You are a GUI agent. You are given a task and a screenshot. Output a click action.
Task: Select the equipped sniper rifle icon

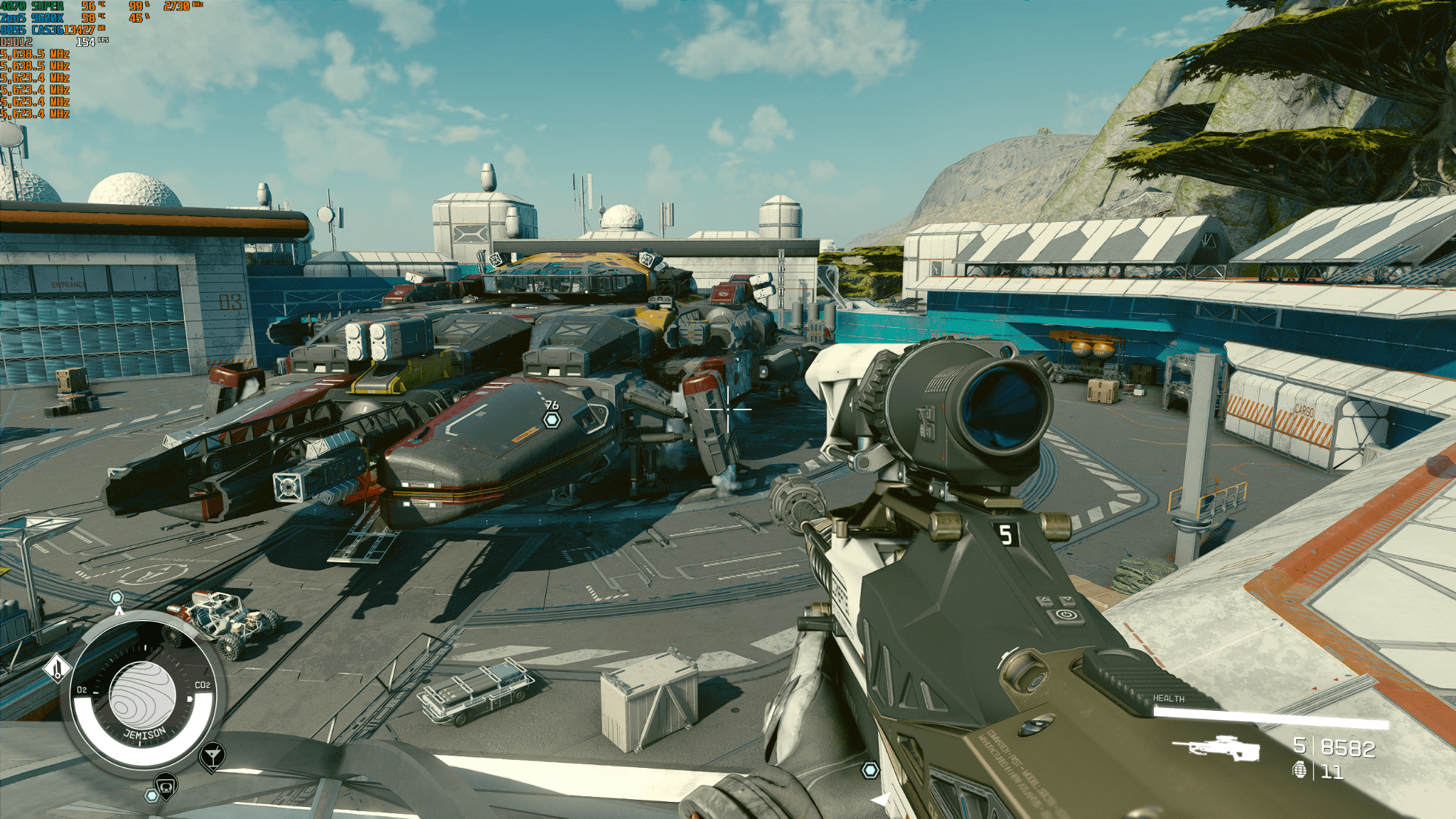point(1216,748)
